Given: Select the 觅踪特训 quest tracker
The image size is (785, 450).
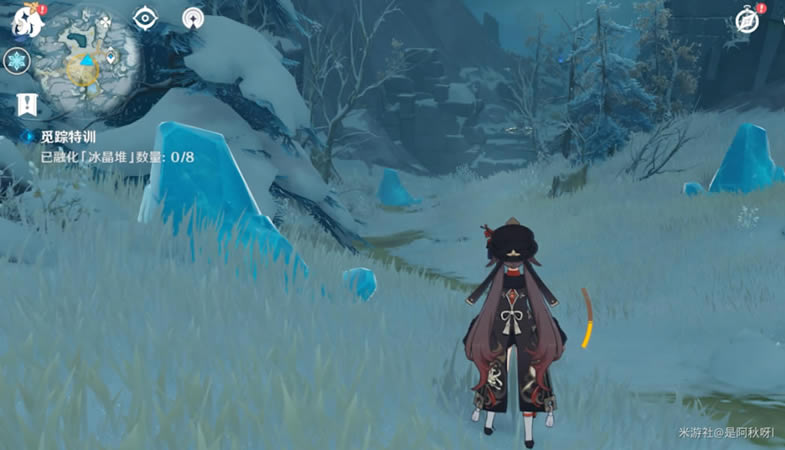Looking at the screenshot, I should [68, 137].
